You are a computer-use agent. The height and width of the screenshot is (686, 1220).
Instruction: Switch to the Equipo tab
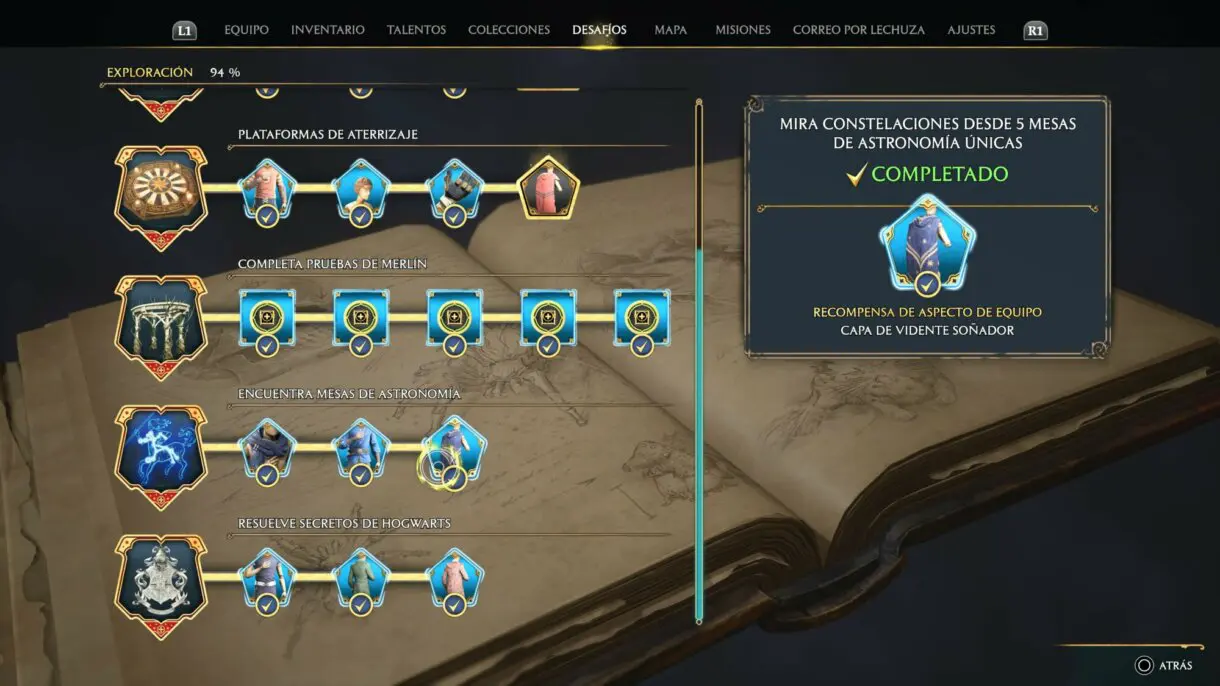click(246, 30)
